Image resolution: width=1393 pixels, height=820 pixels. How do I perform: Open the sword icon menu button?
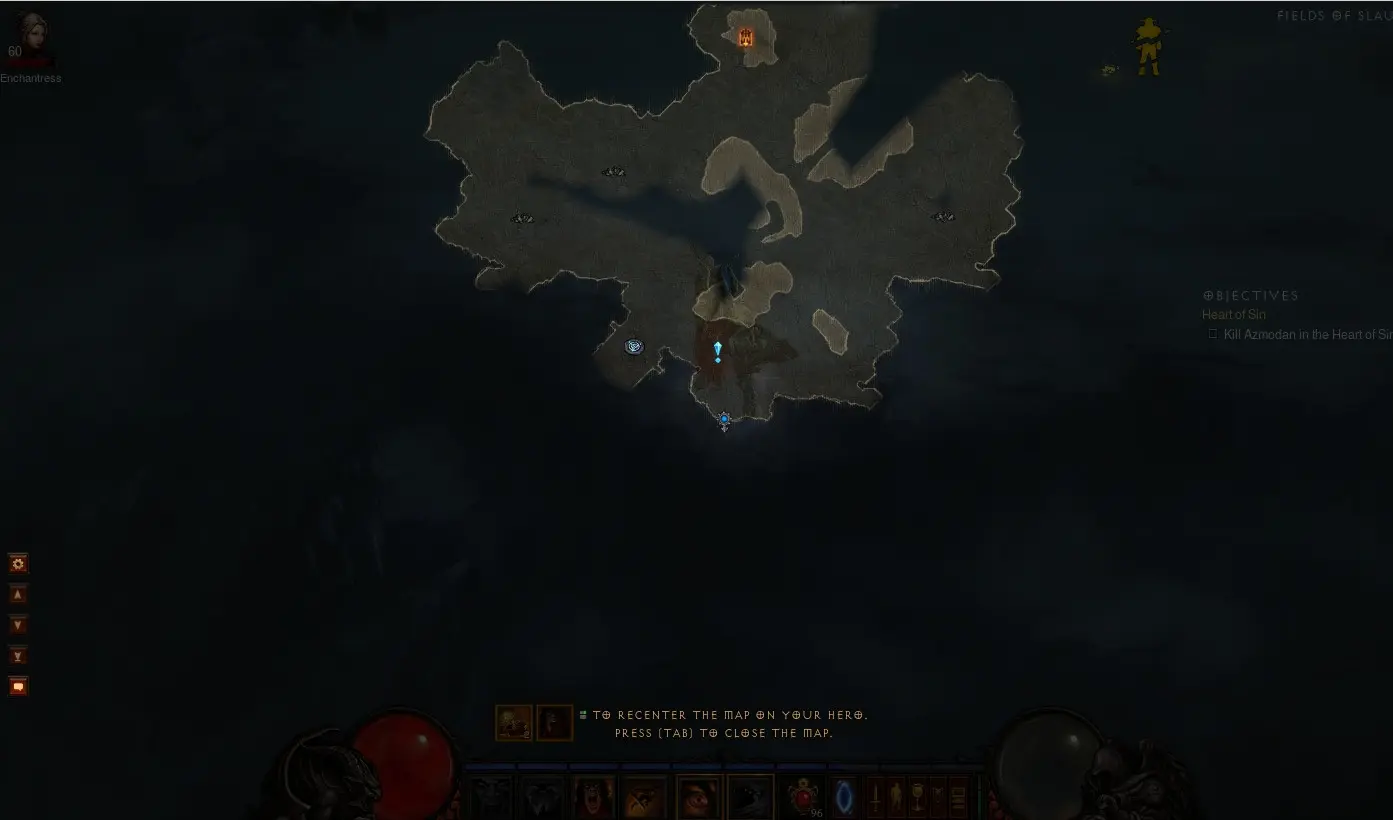tap(875, 798)
